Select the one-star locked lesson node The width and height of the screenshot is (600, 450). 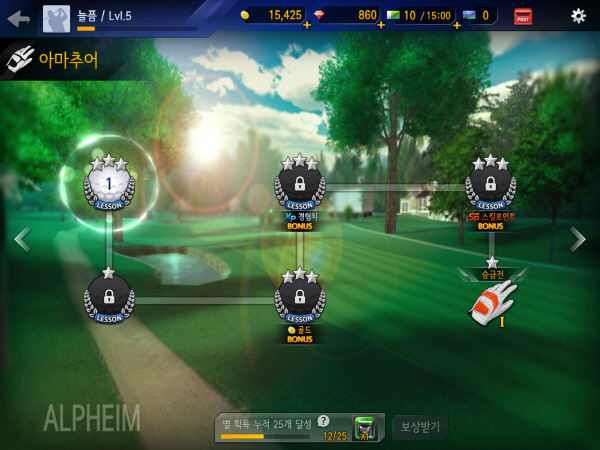[x=107, y=297]
